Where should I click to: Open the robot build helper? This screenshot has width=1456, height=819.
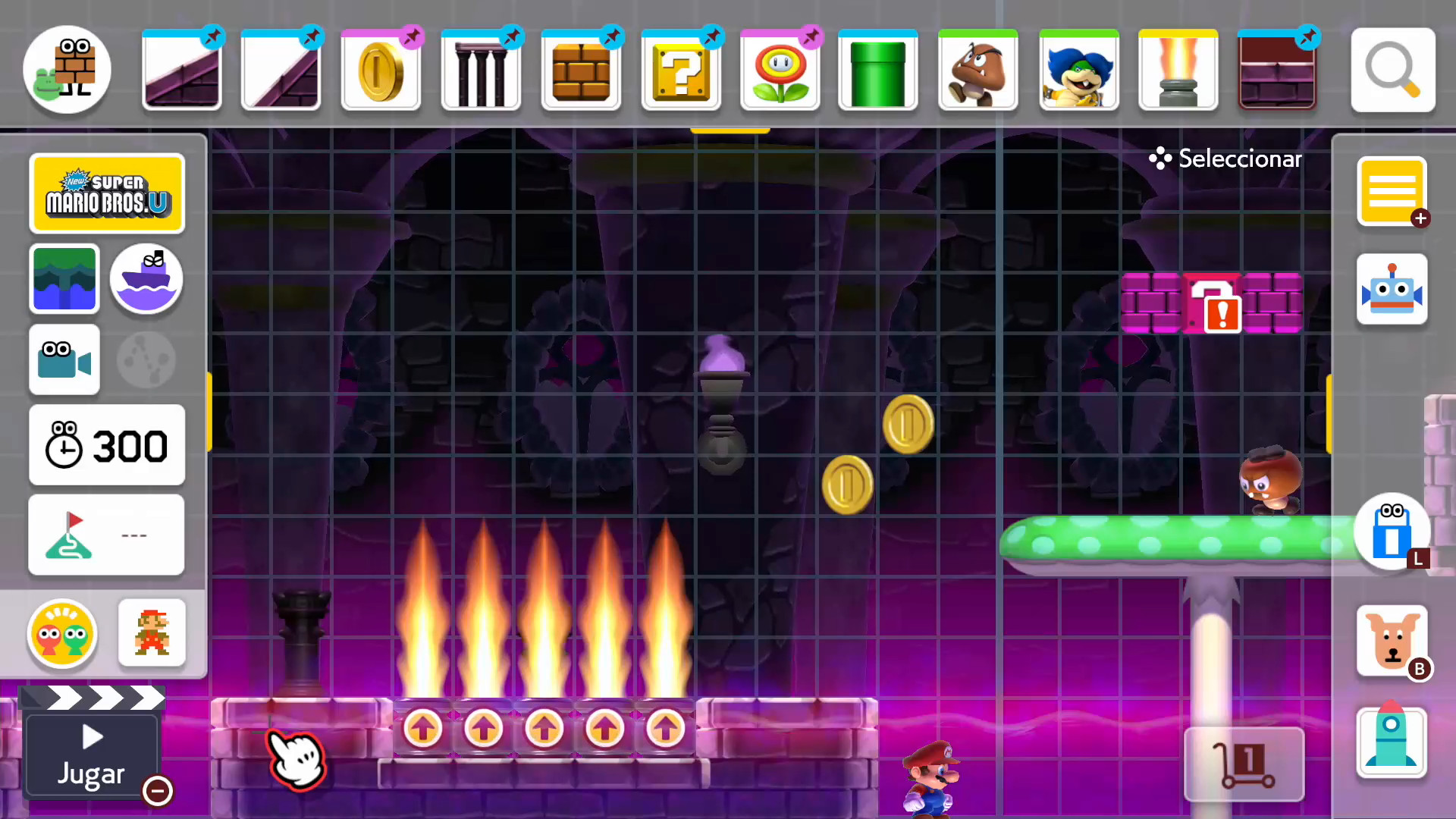tap(1392, 288)
